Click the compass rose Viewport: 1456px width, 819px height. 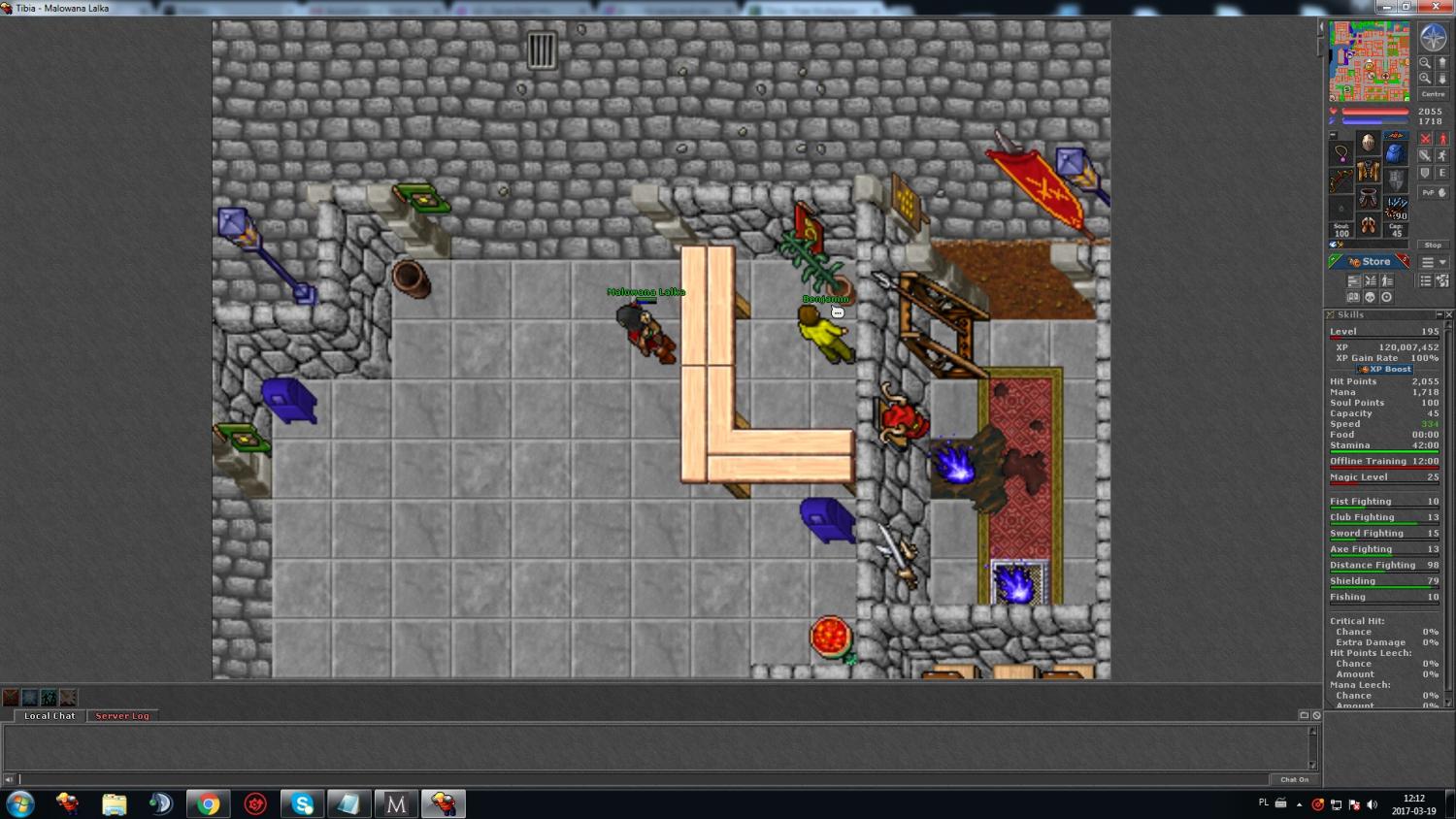(1433, 38)
